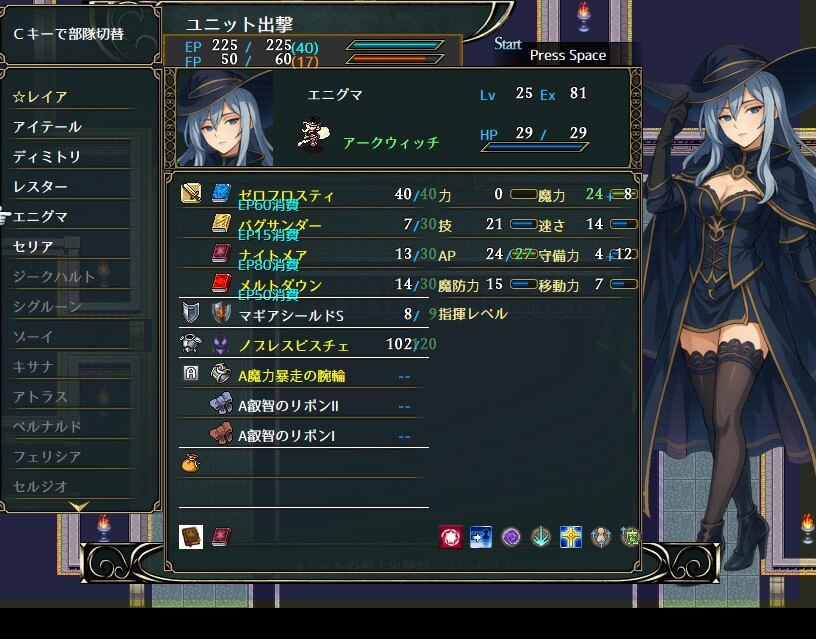The image size is (816, 639).
Task: Pick the メルトダウン spell slot
Action: [280, 285]
